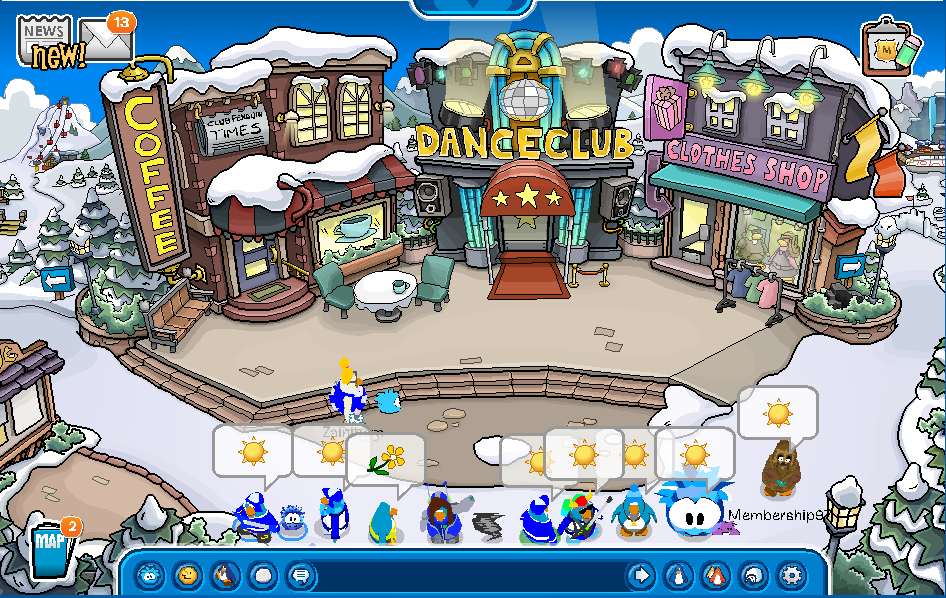The width and height of the screenshot is (946, 598).
Task: Open the emotes smiley face menu
Action: (x=187, y=575)
